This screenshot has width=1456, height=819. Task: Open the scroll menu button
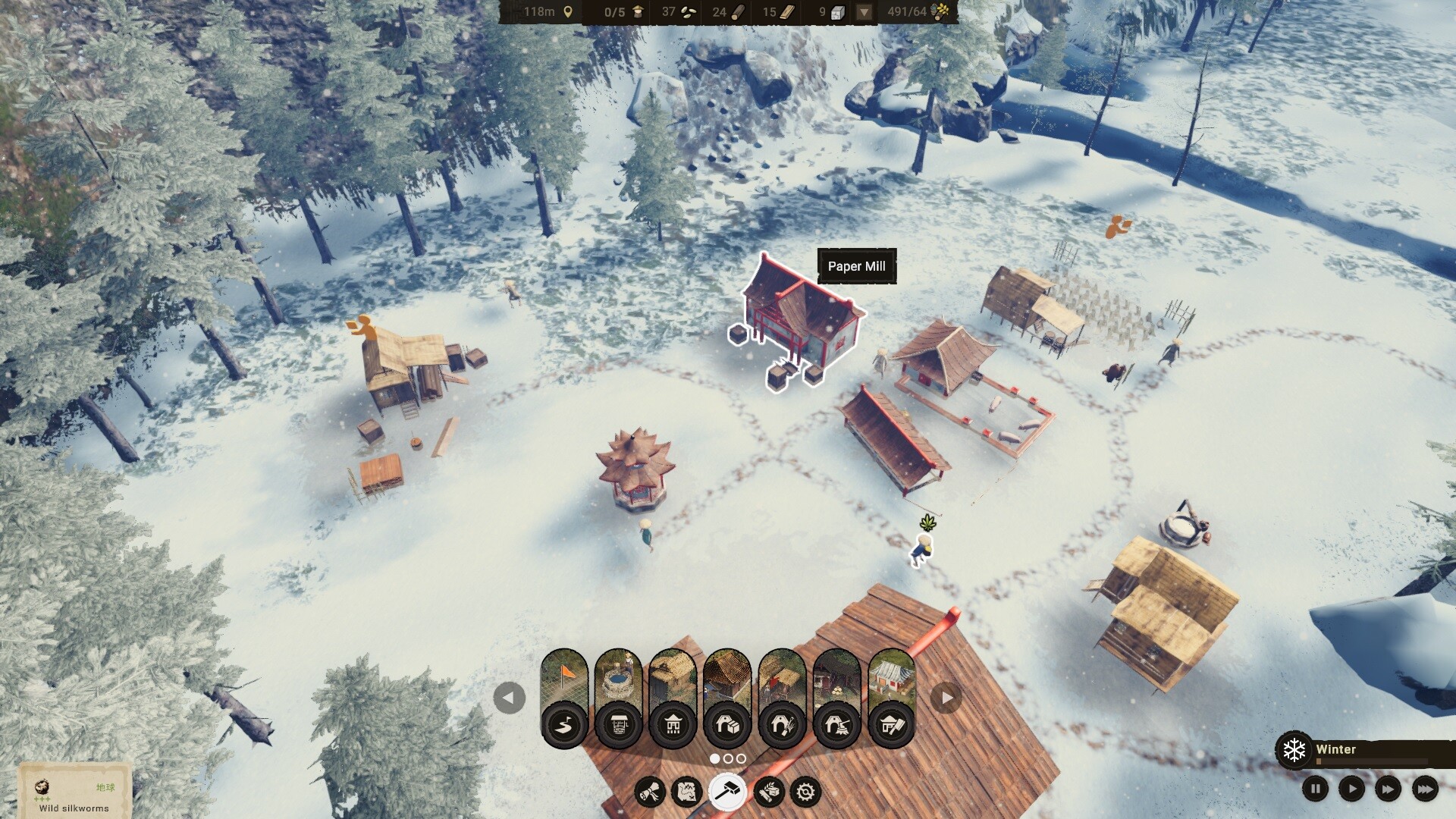coord(650,792)
